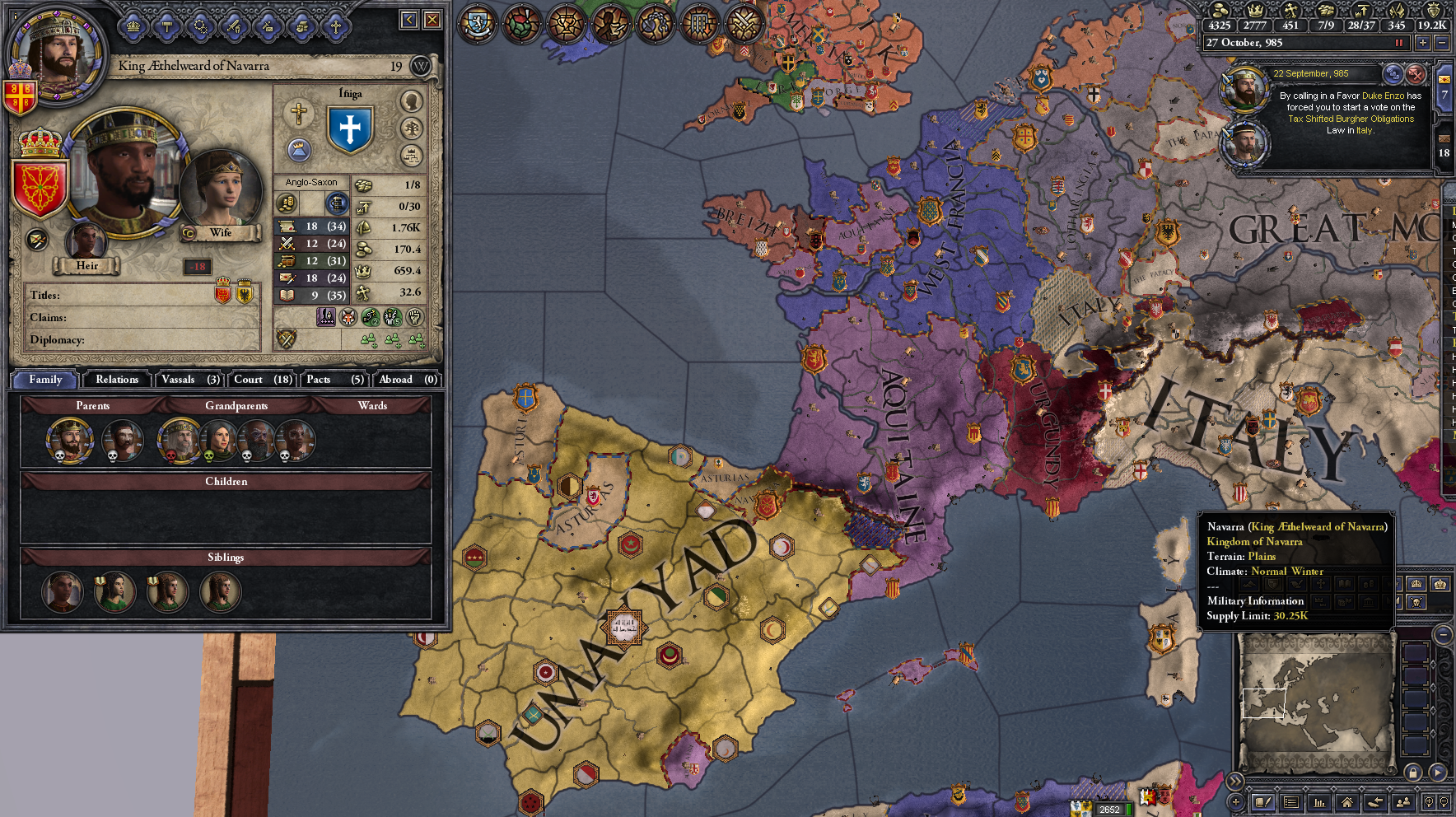The image size is (1456, 817).
Task: Click the find character two-figures icon
Action: click(x=1404, y=803)
